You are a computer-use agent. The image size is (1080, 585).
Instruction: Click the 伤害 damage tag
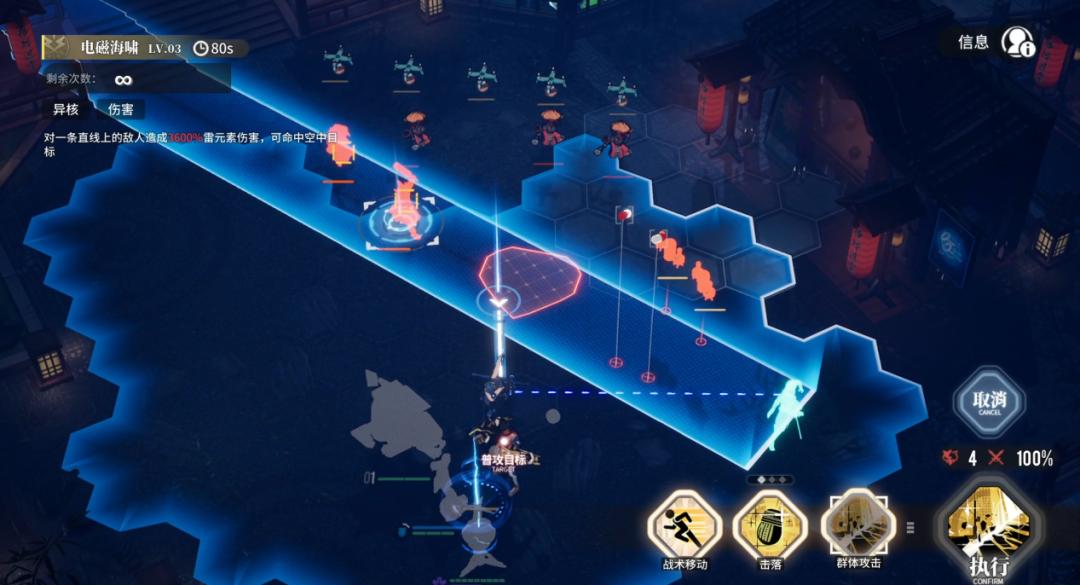120,109
